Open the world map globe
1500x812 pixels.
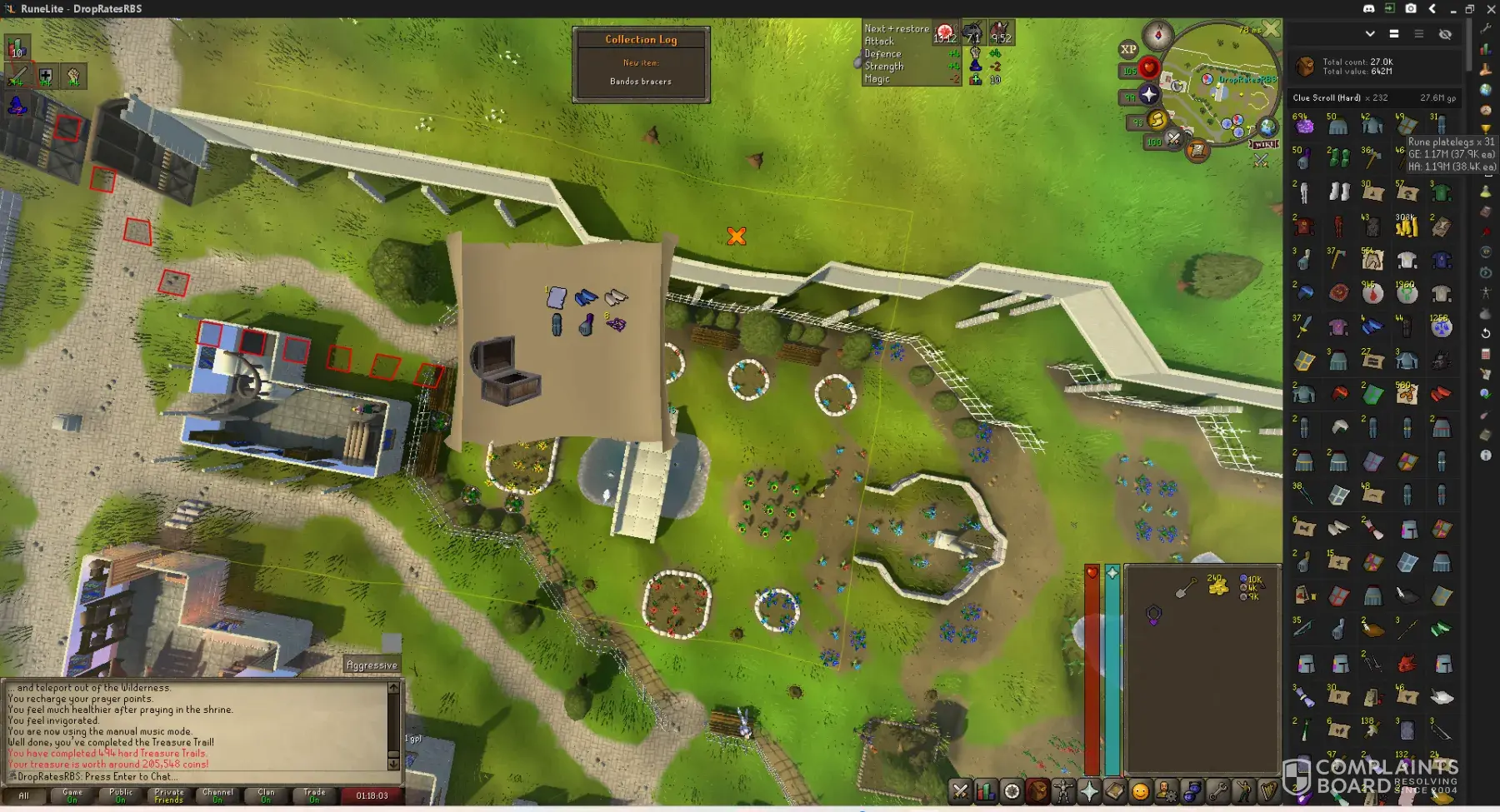click(1267, 127)
